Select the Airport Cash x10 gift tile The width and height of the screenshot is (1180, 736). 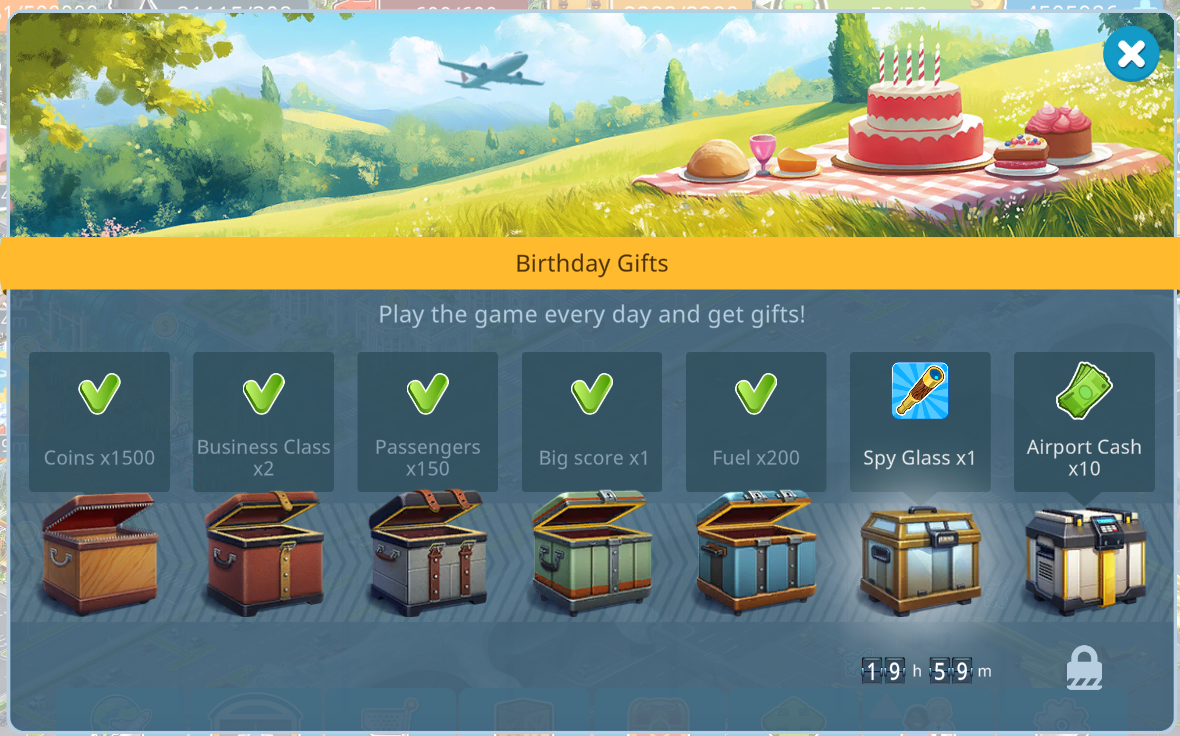[1084, 421]
